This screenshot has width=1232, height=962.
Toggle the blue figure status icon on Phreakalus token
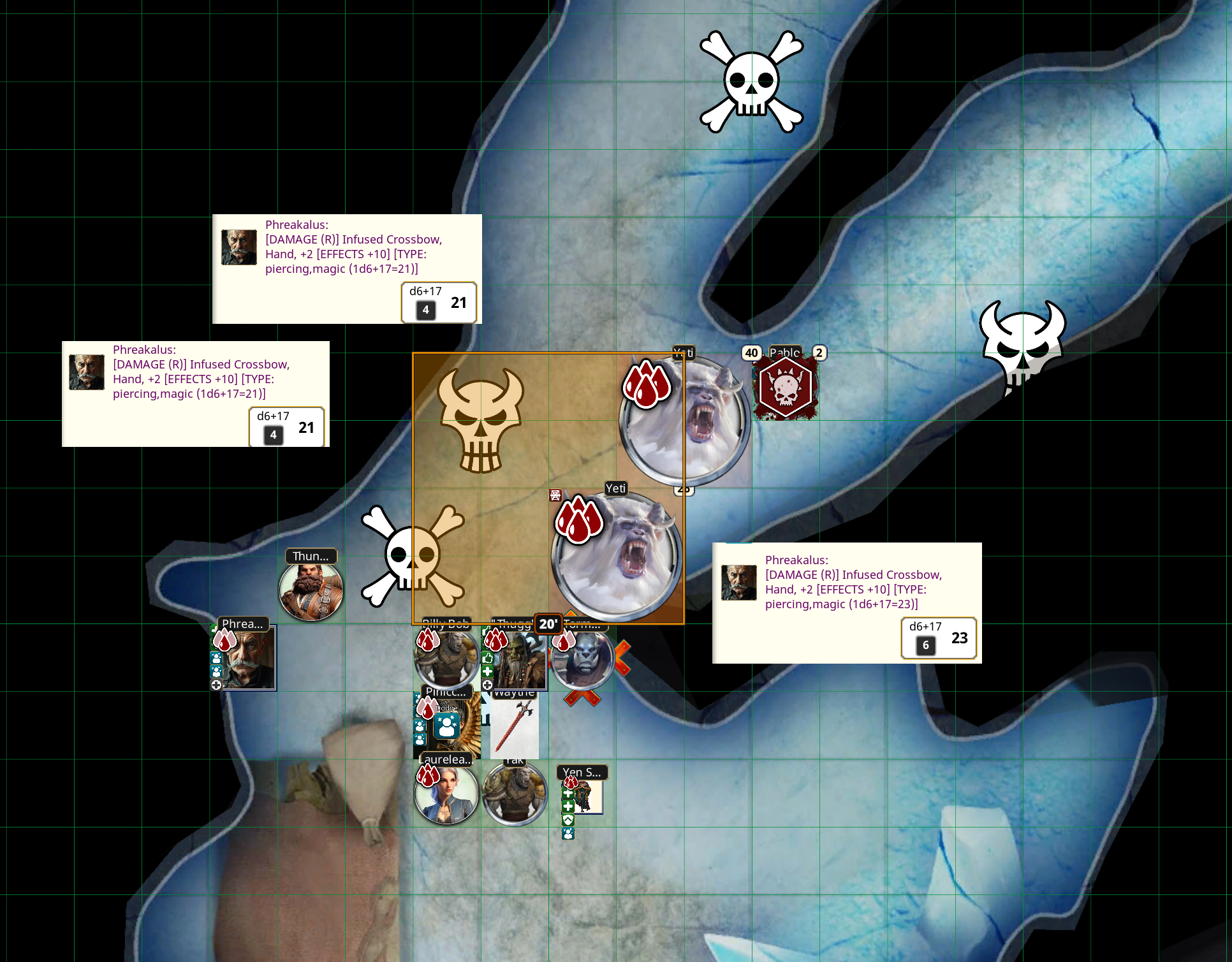217,659
